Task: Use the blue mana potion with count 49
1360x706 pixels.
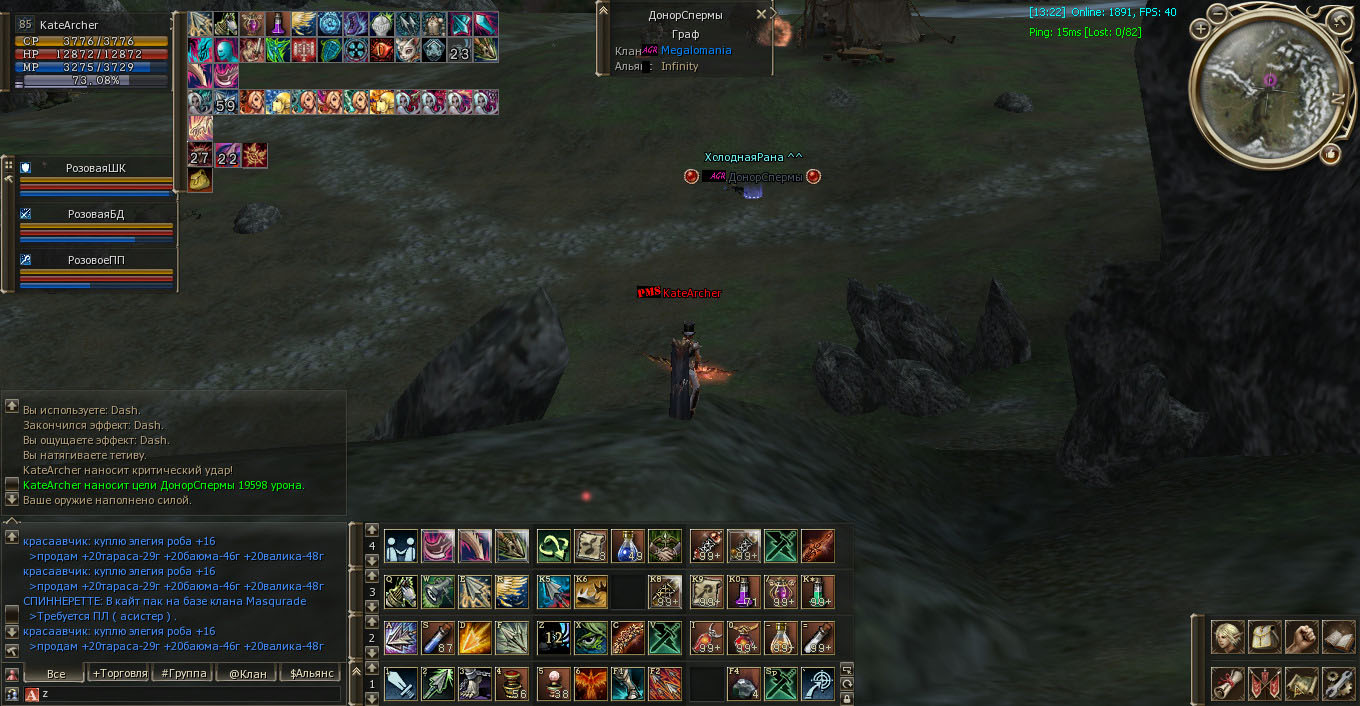Action: click(x=628, y=546)
